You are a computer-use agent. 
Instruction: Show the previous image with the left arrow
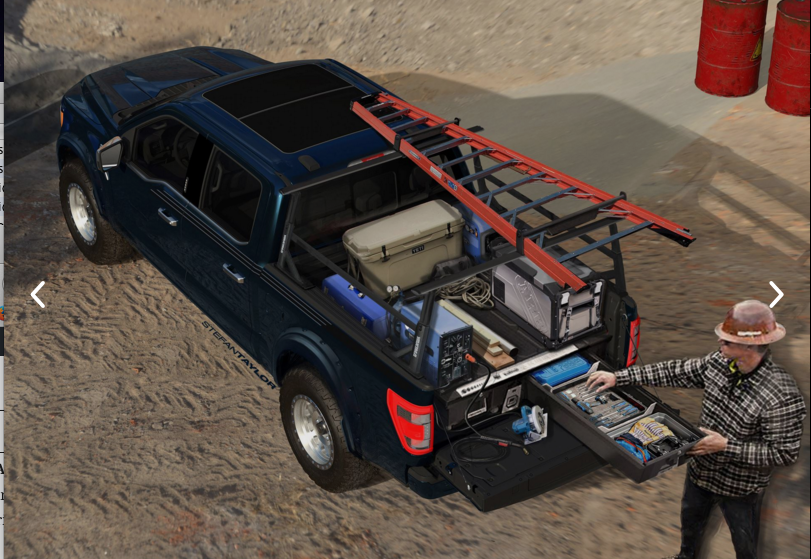point(38,295)
